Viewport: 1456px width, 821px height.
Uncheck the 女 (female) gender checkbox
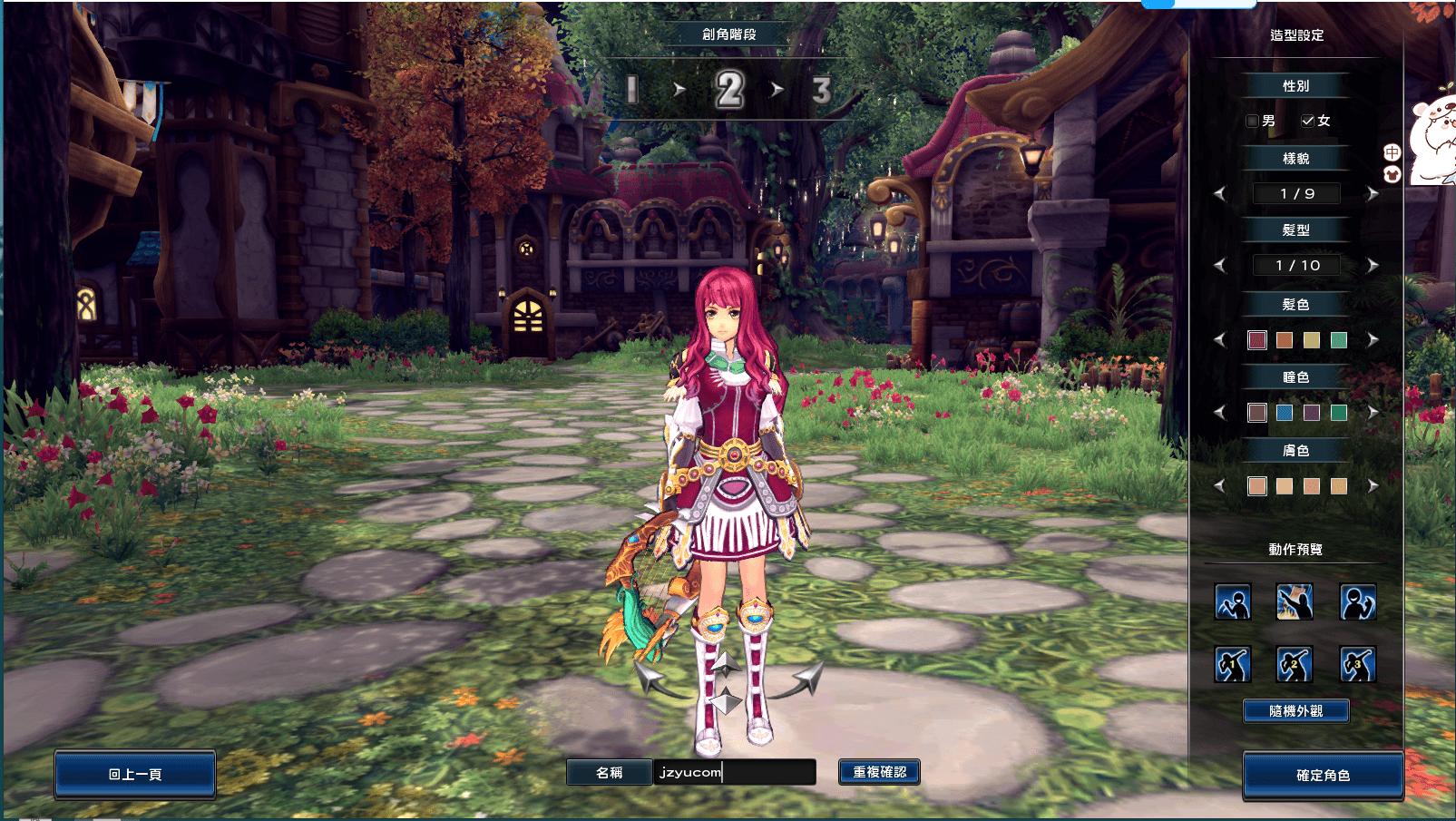(1307, 120)
